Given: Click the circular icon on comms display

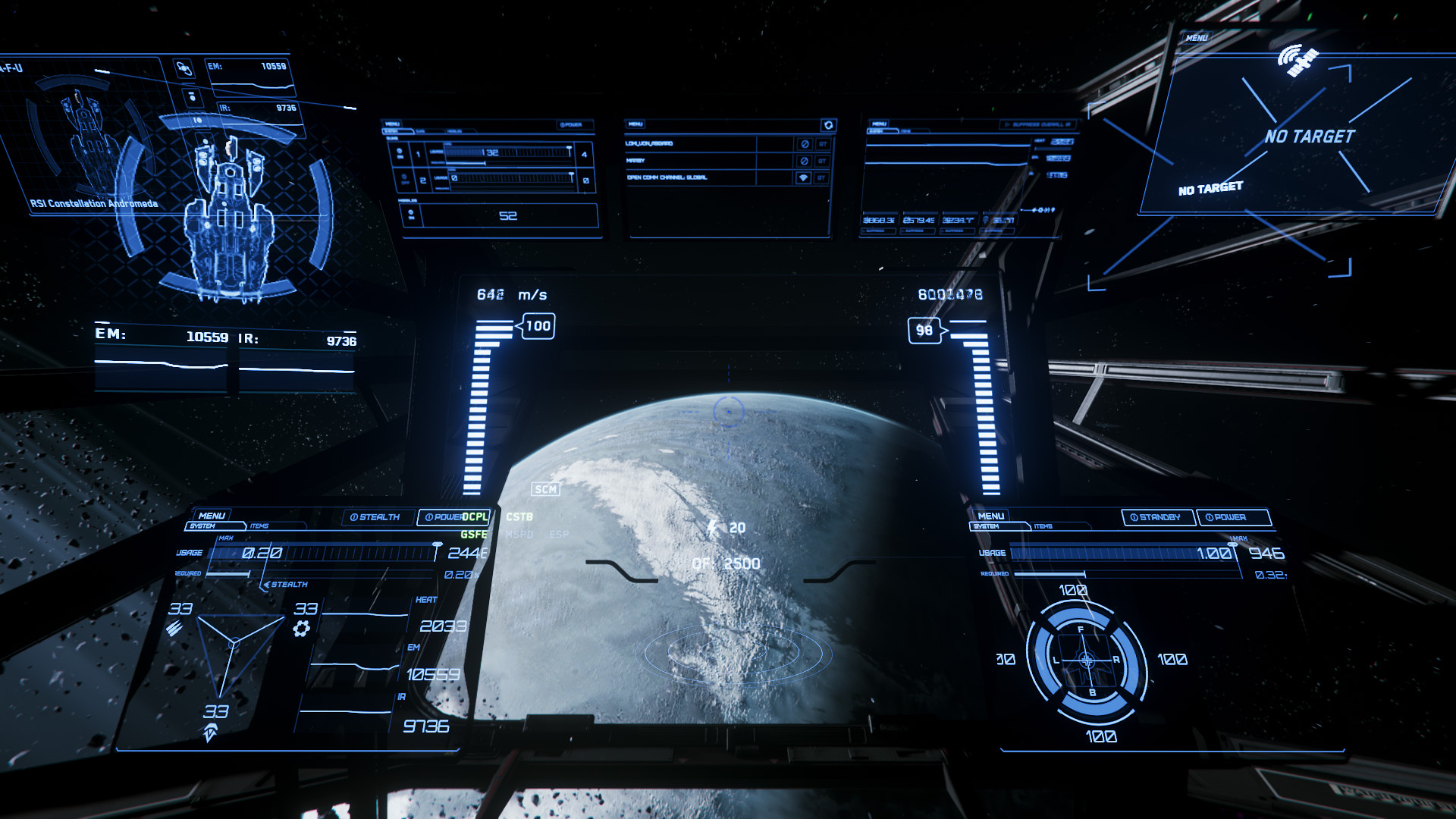Looking at the screenshot, I should 828,125.
